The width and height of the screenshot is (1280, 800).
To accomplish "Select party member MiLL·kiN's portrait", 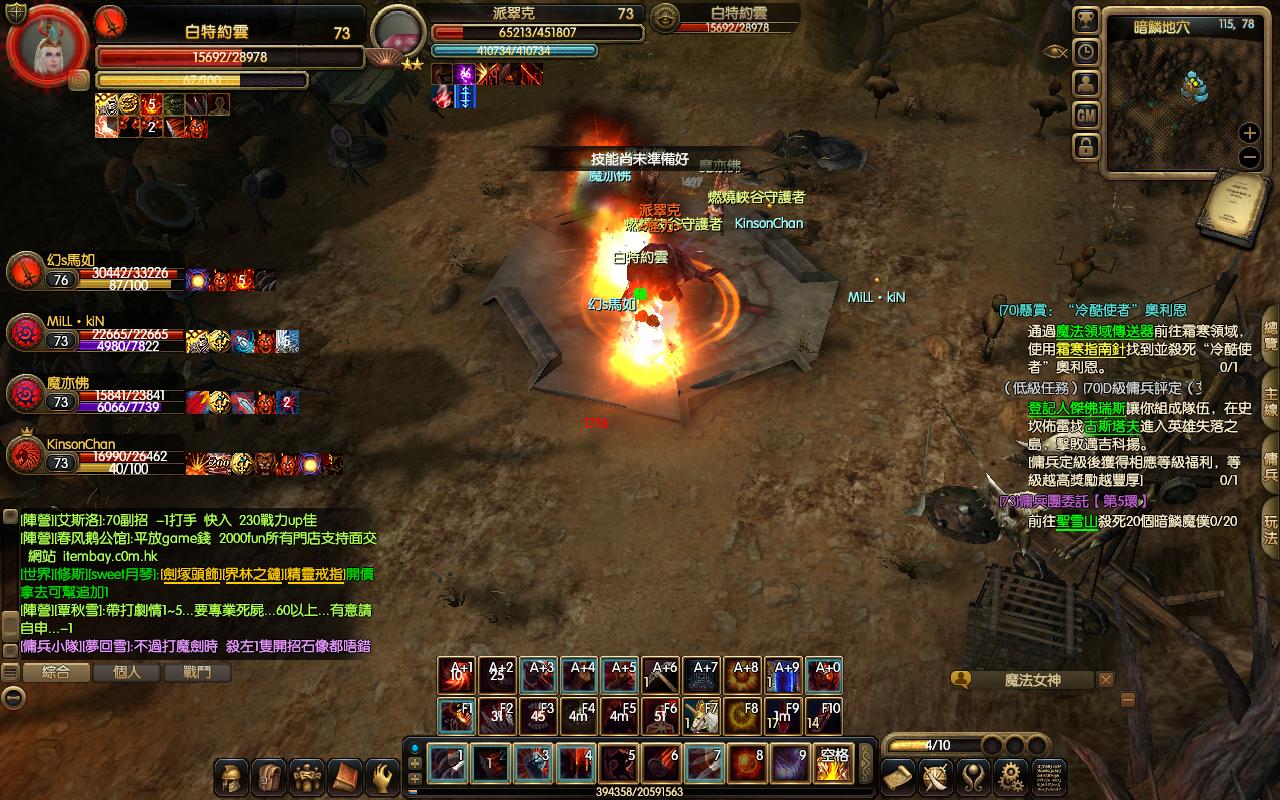I will [x=24, y=333].
